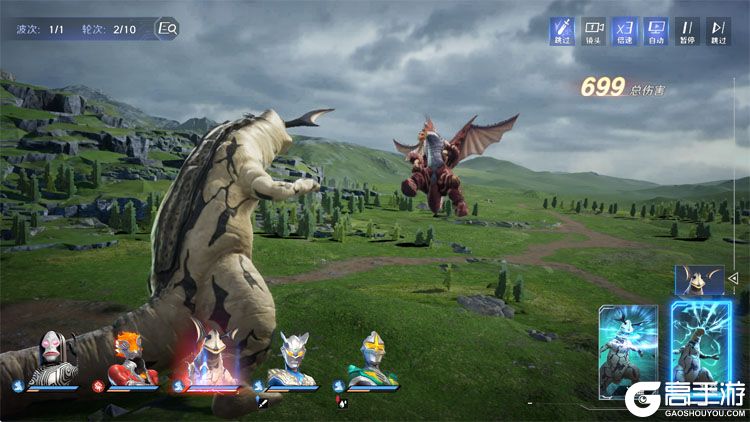
Task: Click the sword-icon 跳过 skip button
Action: click(562, 31)
